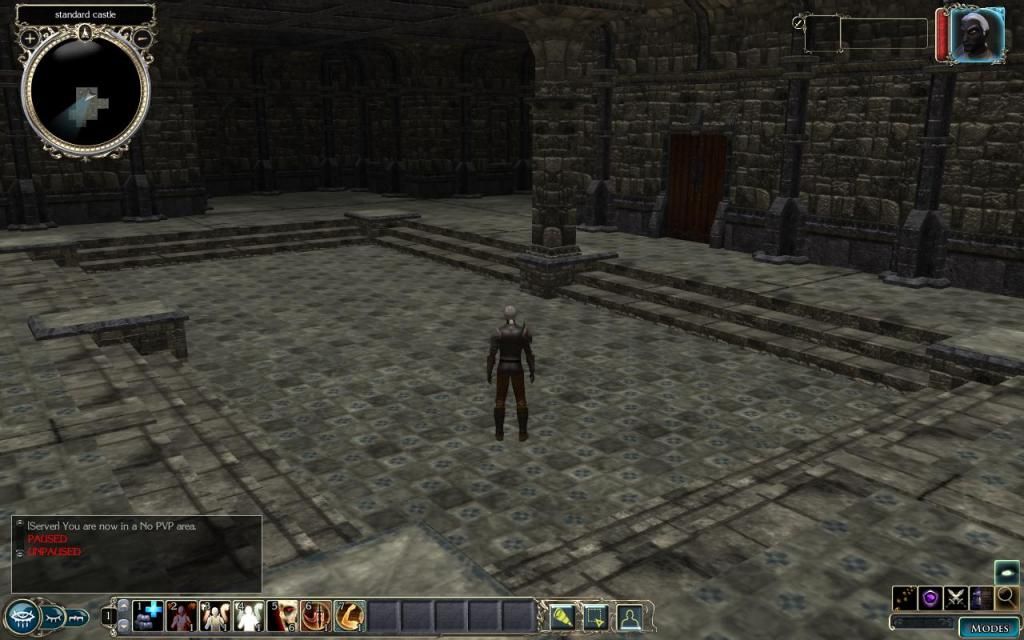Click the purple shield icon
1024x640 pixels.
tap(931, 597)
